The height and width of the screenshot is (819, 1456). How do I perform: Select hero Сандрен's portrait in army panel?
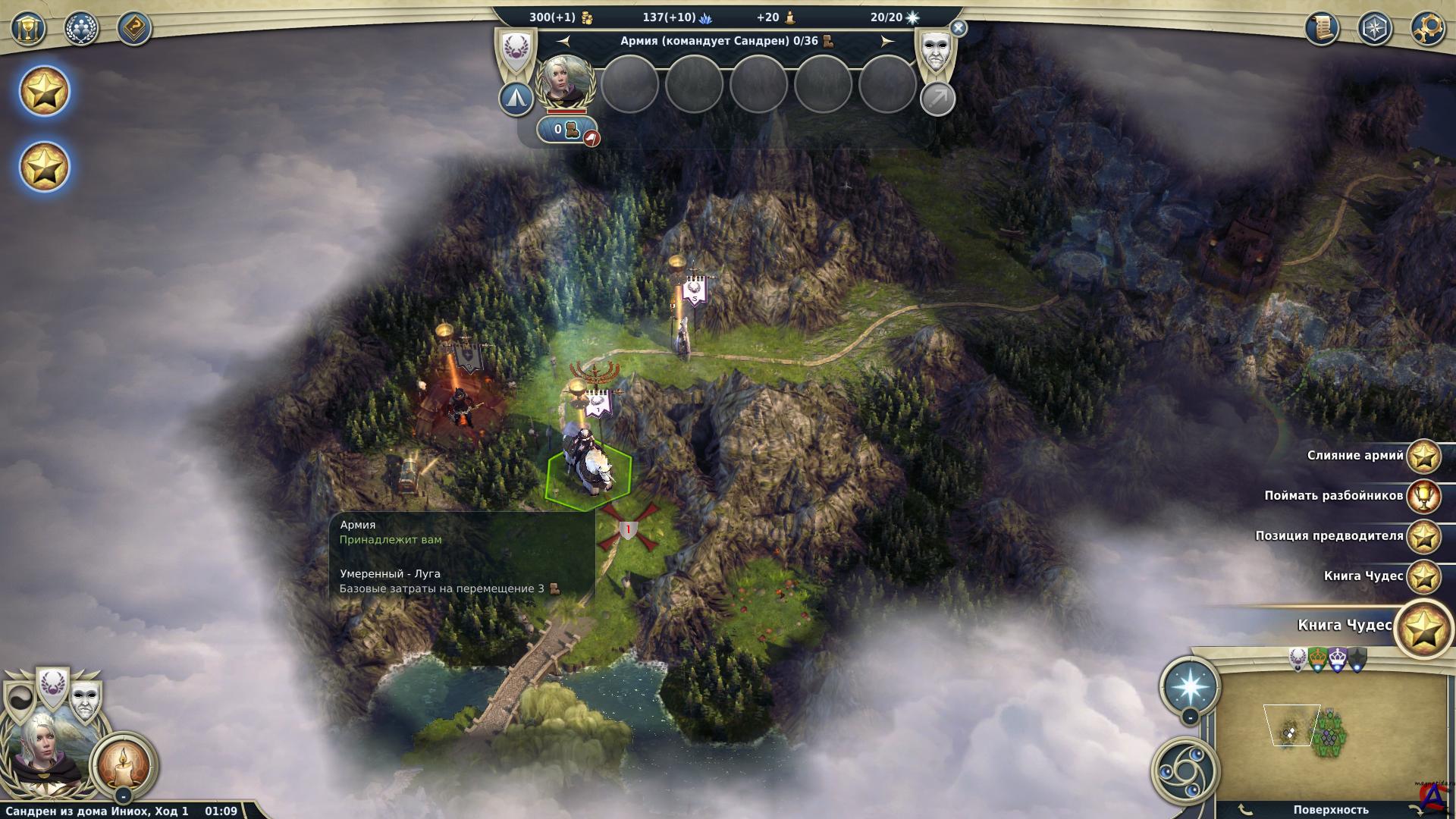point(565,82)
